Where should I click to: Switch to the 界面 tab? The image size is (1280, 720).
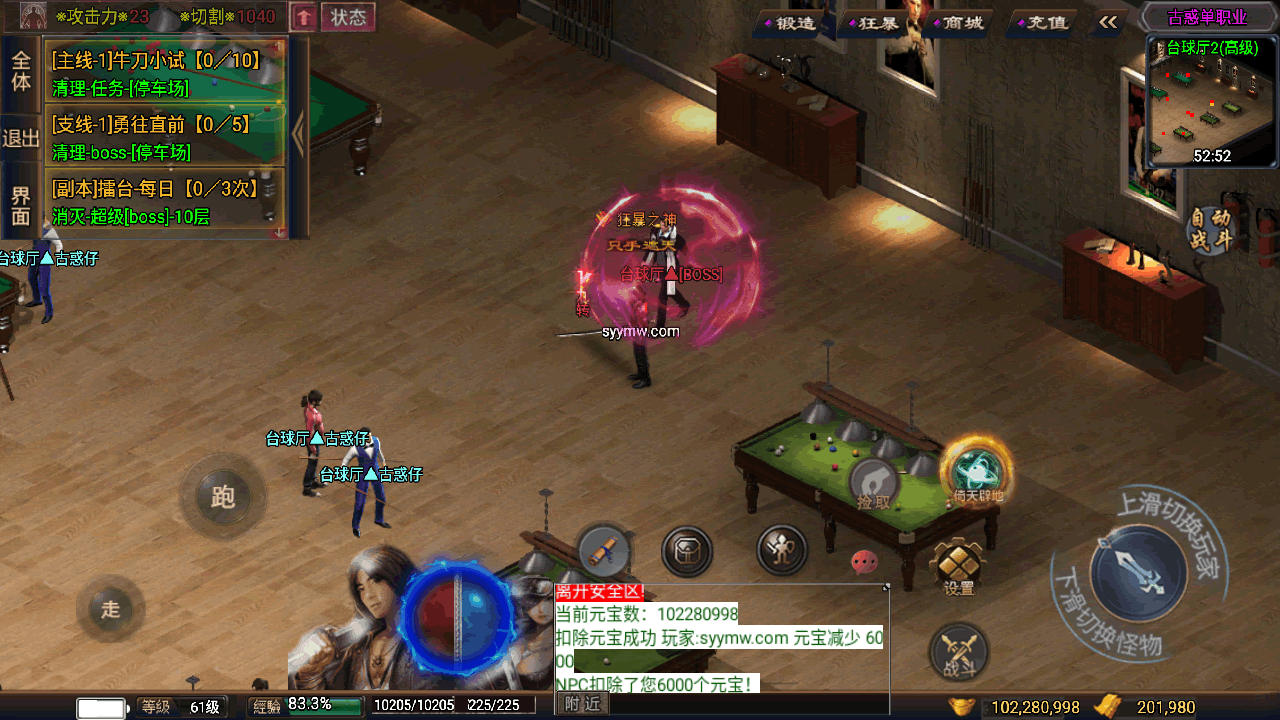point(21,204)
